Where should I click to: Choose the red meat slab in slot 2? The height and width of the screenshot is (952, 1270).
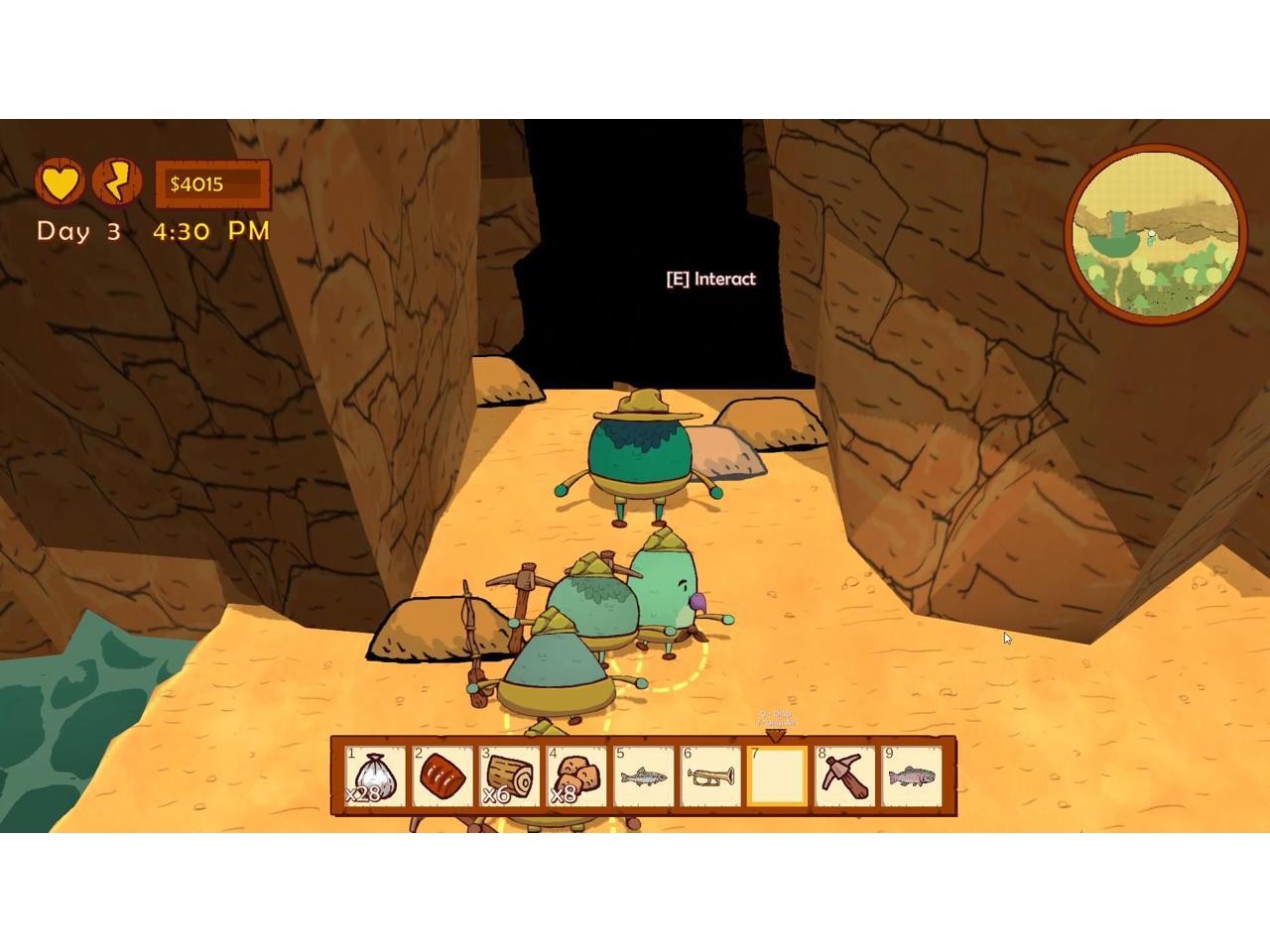click(442, 776)
